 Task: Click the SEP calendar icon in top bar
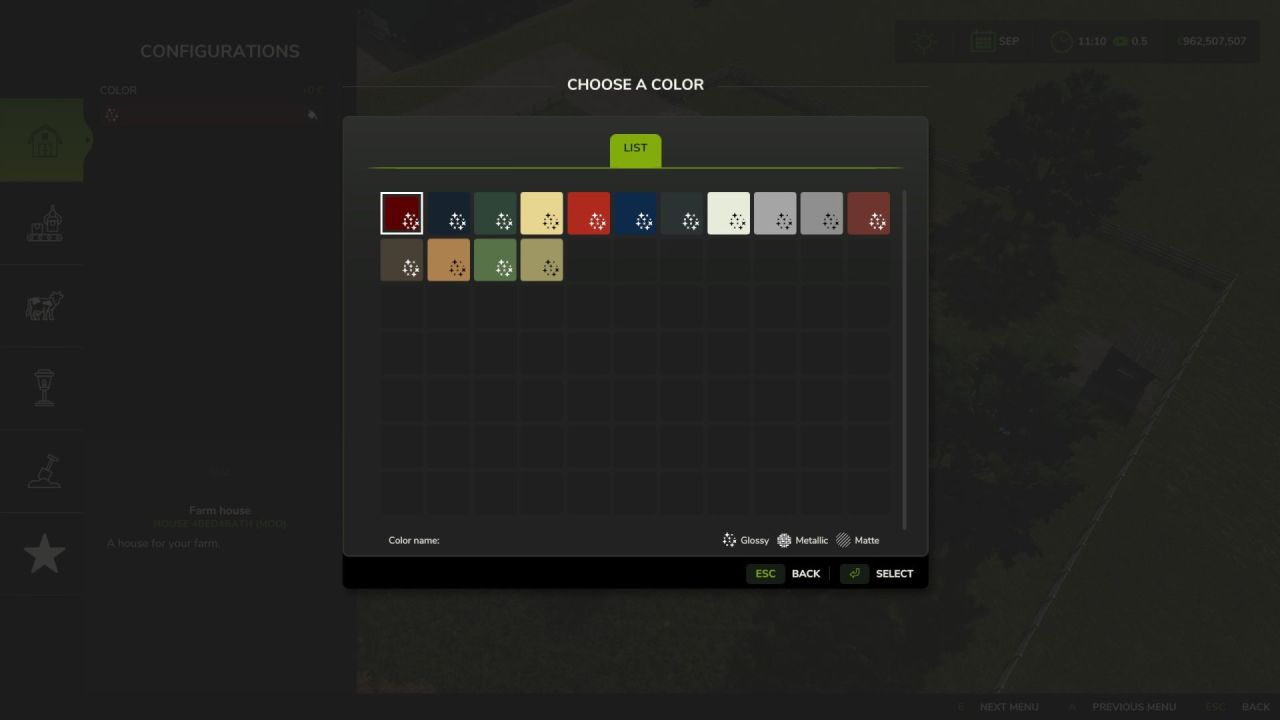click(x=985, y=41)
